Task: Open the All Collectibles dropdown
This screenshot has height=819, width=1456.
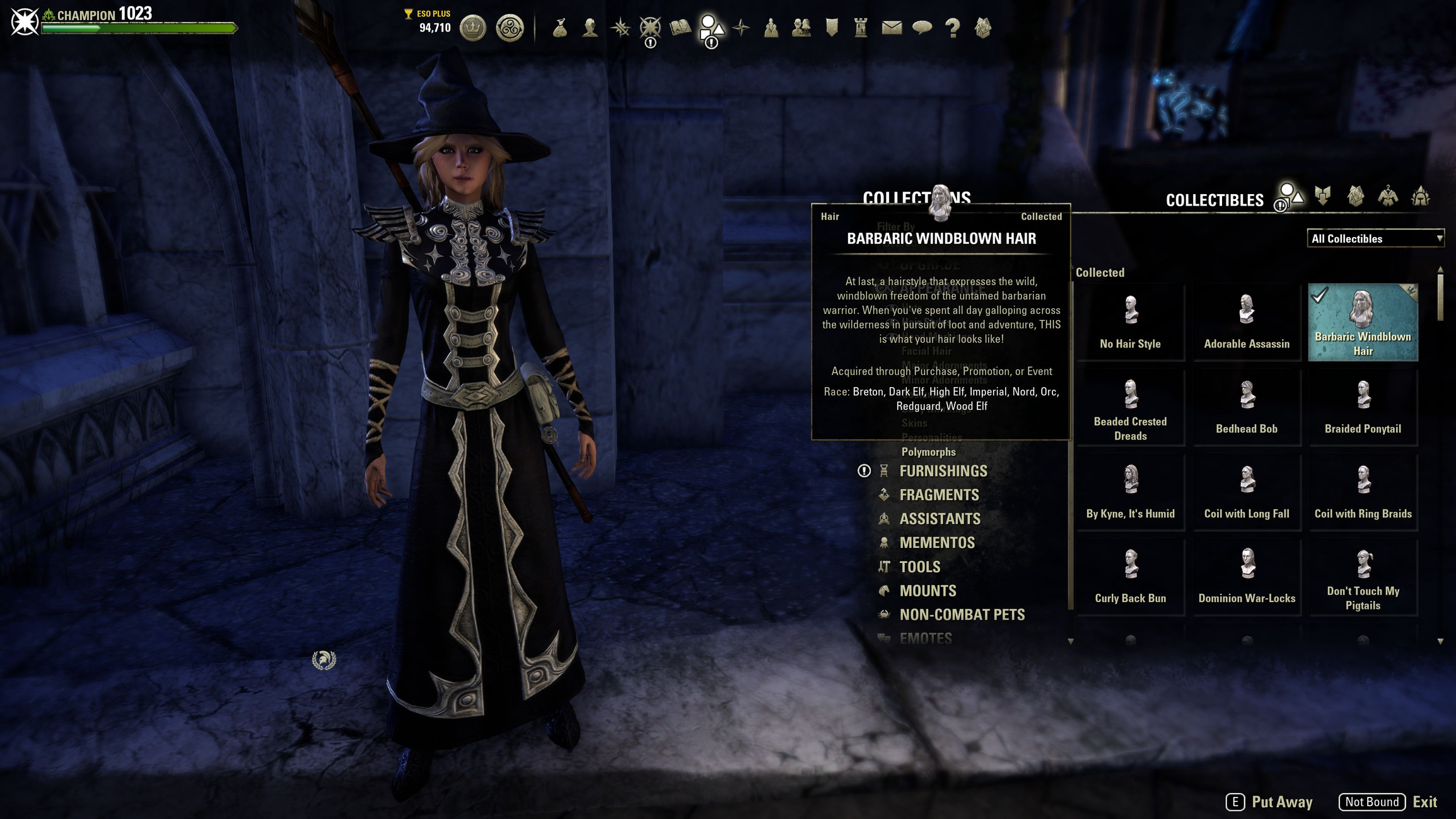Action: (1375, 238)
